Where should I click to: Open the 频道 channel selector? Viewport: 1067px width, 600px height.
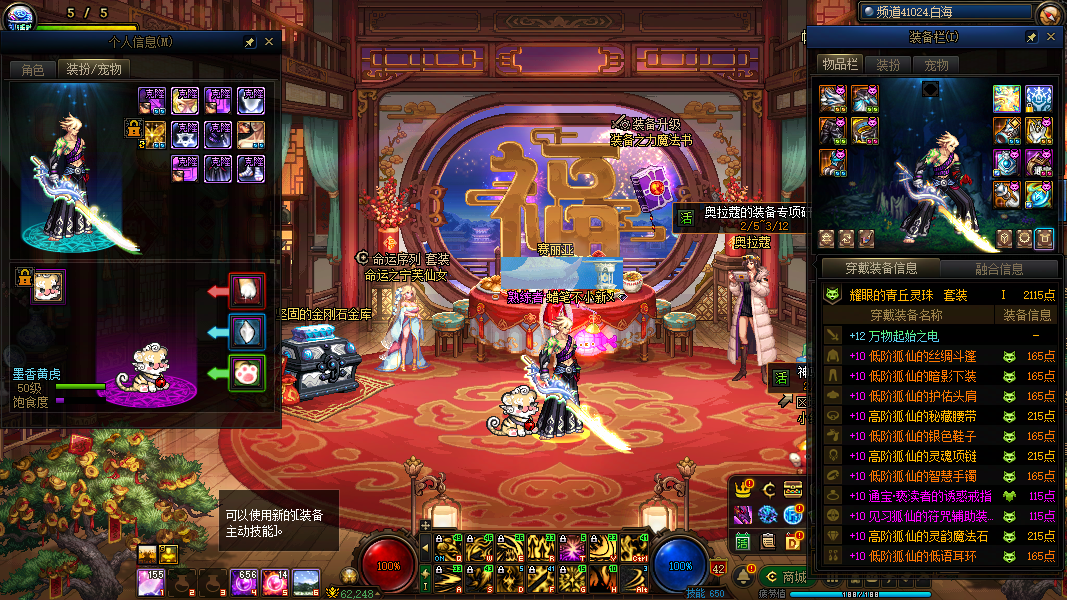[x=945, y=12]
